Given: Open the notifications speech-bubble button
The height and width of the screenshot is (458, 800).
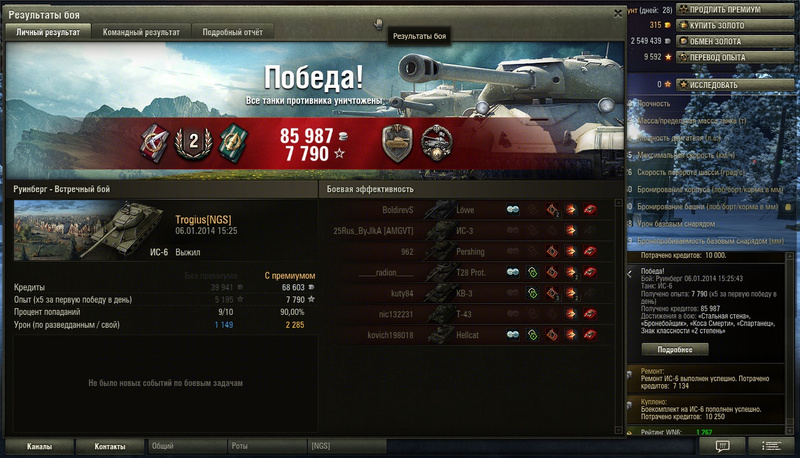Looking at the screenshot, I should (723, 445).
